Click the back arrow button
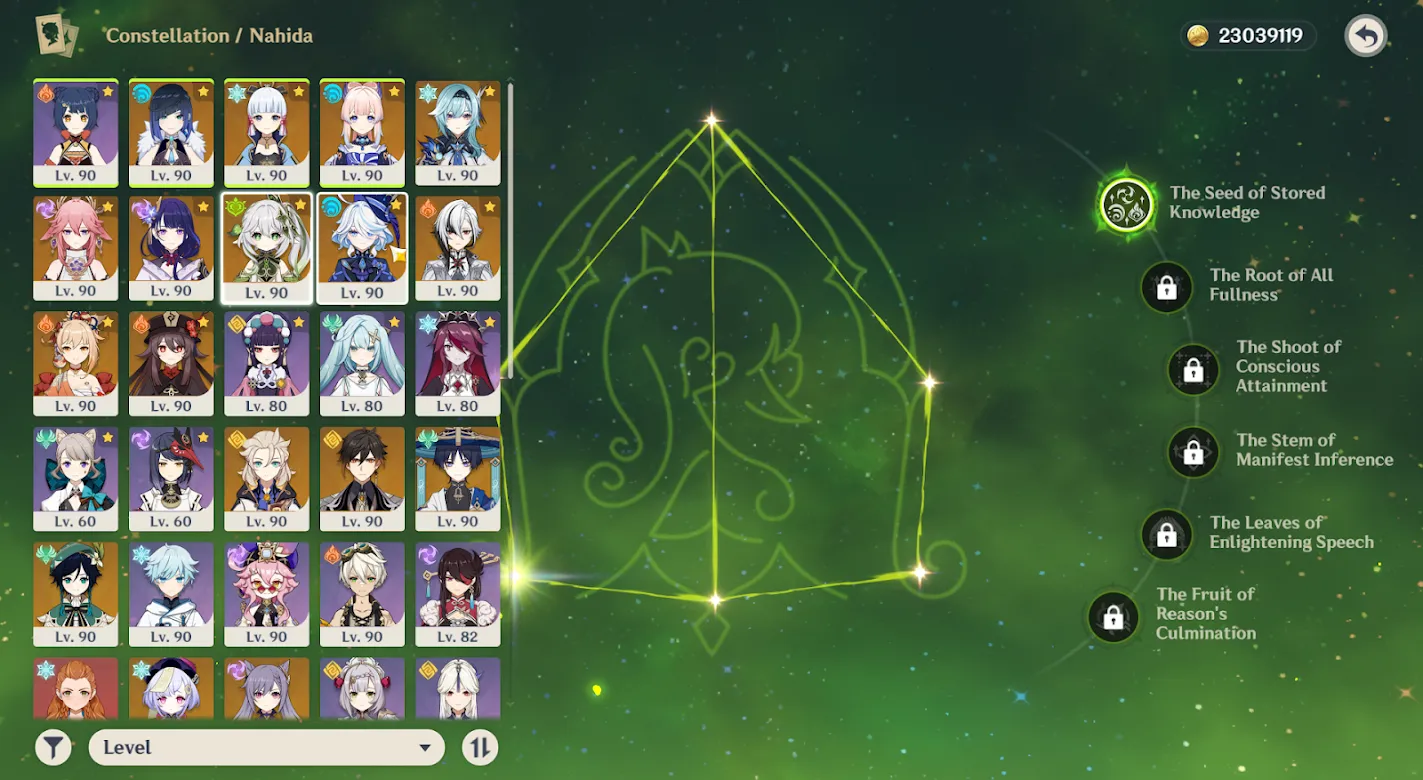 pyautogui.click(x=1365, y=36)
